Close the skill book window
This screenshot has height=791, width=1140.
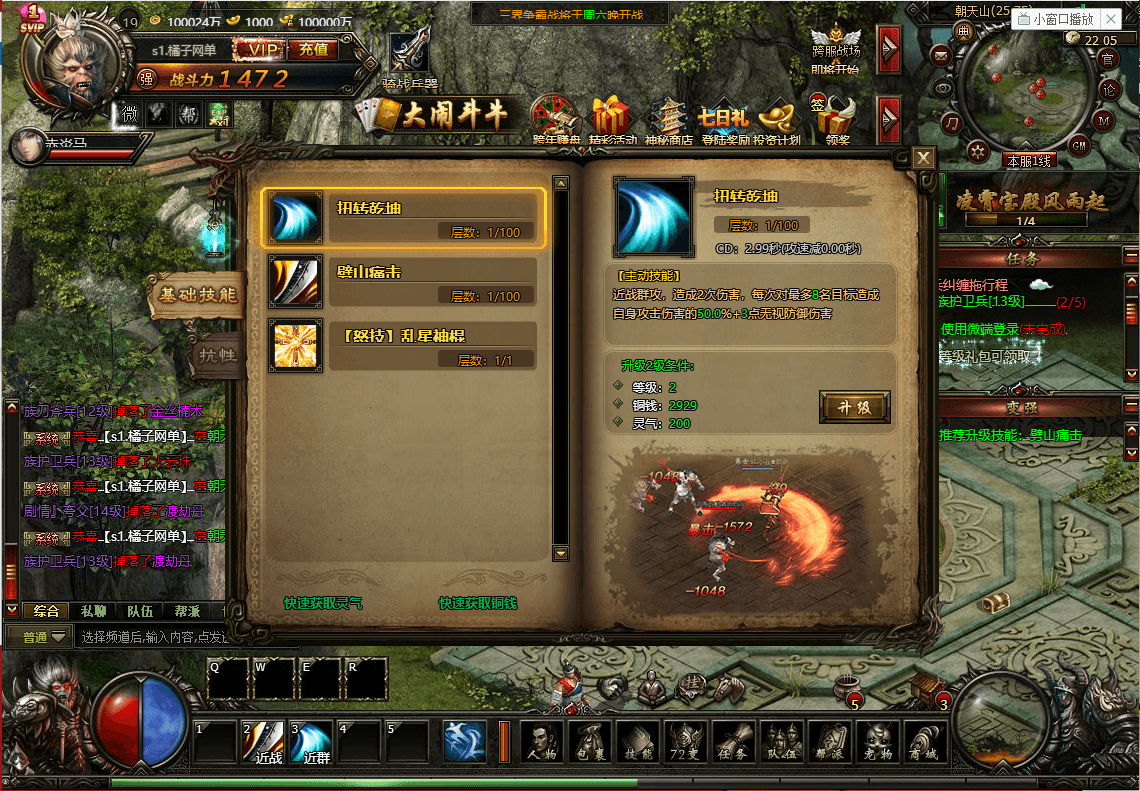pos(923,158)
